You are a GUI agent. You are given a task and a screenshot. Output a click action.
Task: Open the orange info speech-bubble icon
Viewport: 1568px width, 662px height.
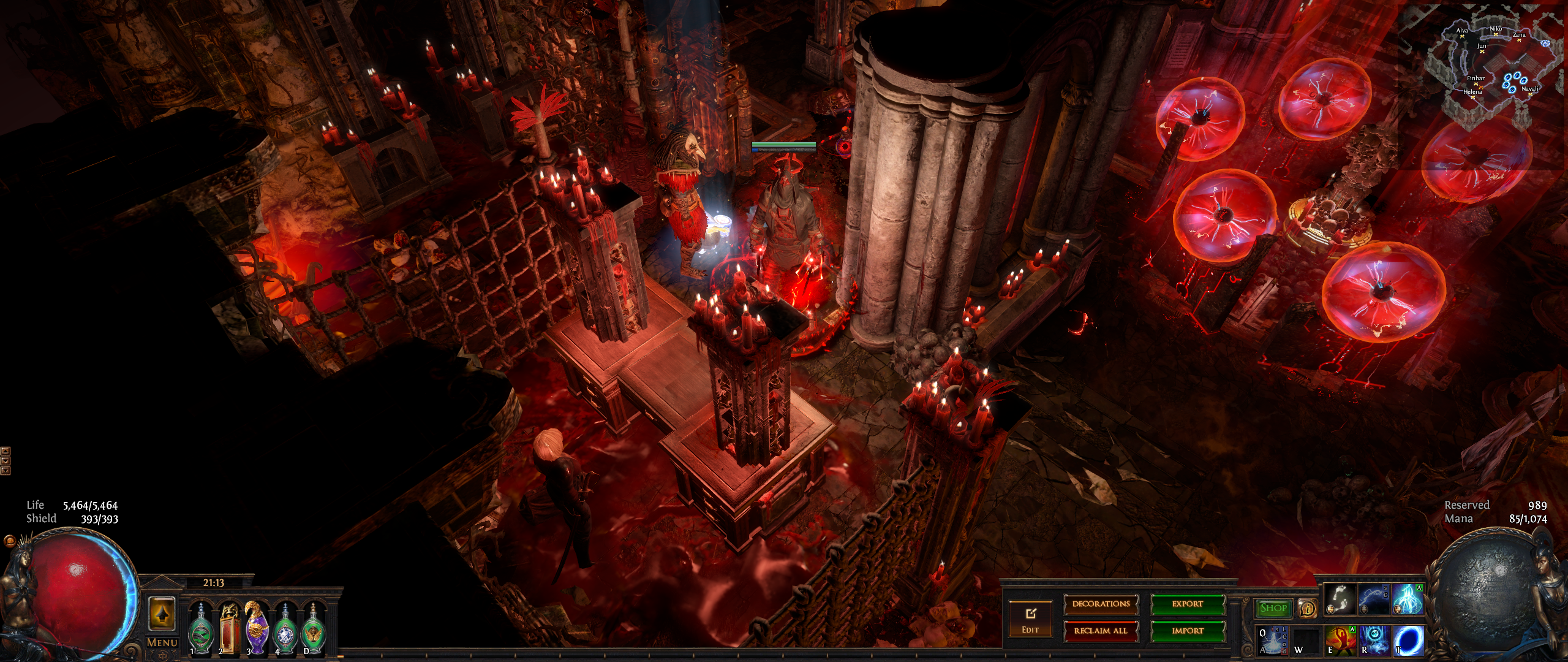(x=1307, y=608)
